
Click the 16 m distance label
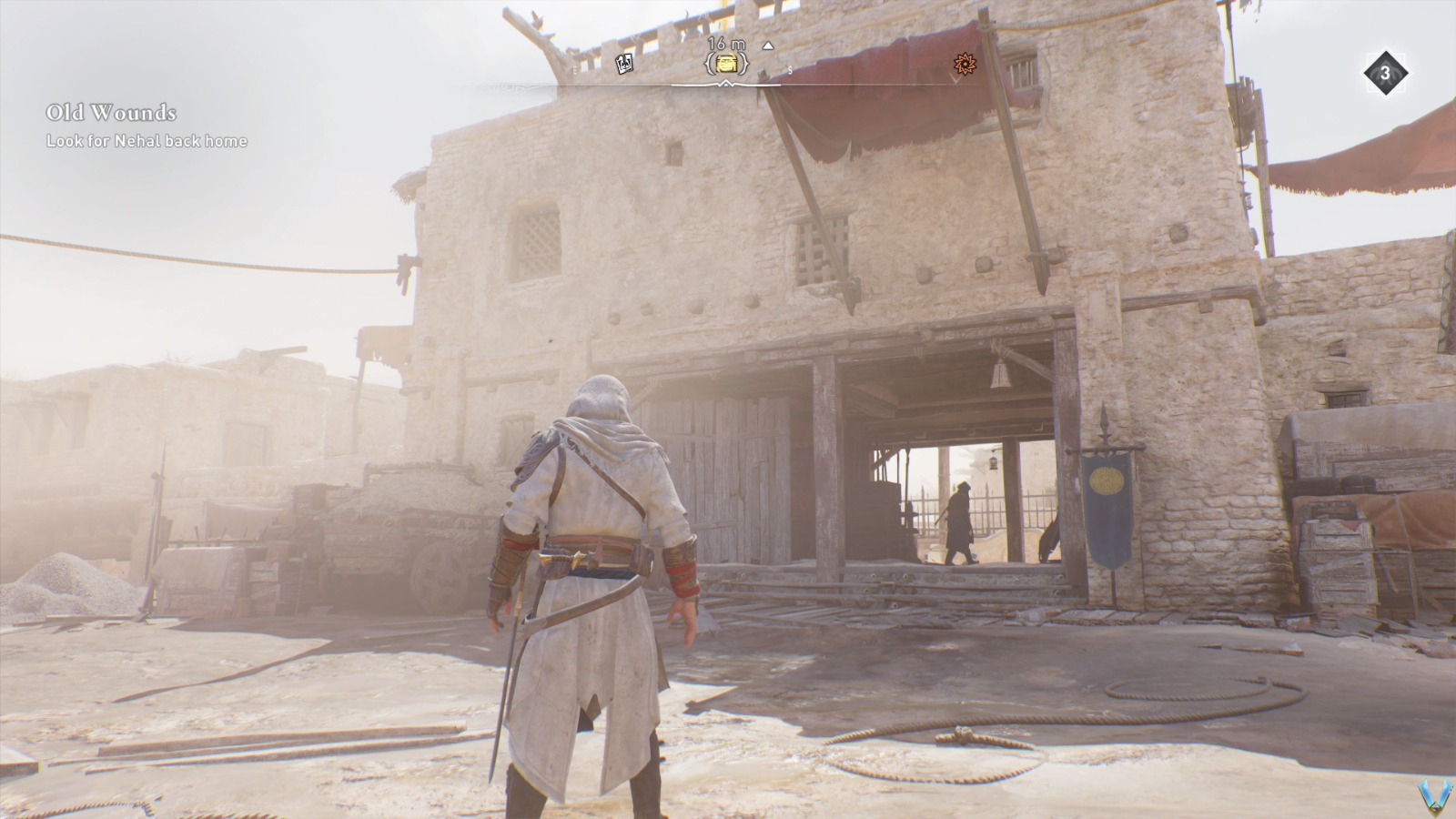click(x=725, y=43)
